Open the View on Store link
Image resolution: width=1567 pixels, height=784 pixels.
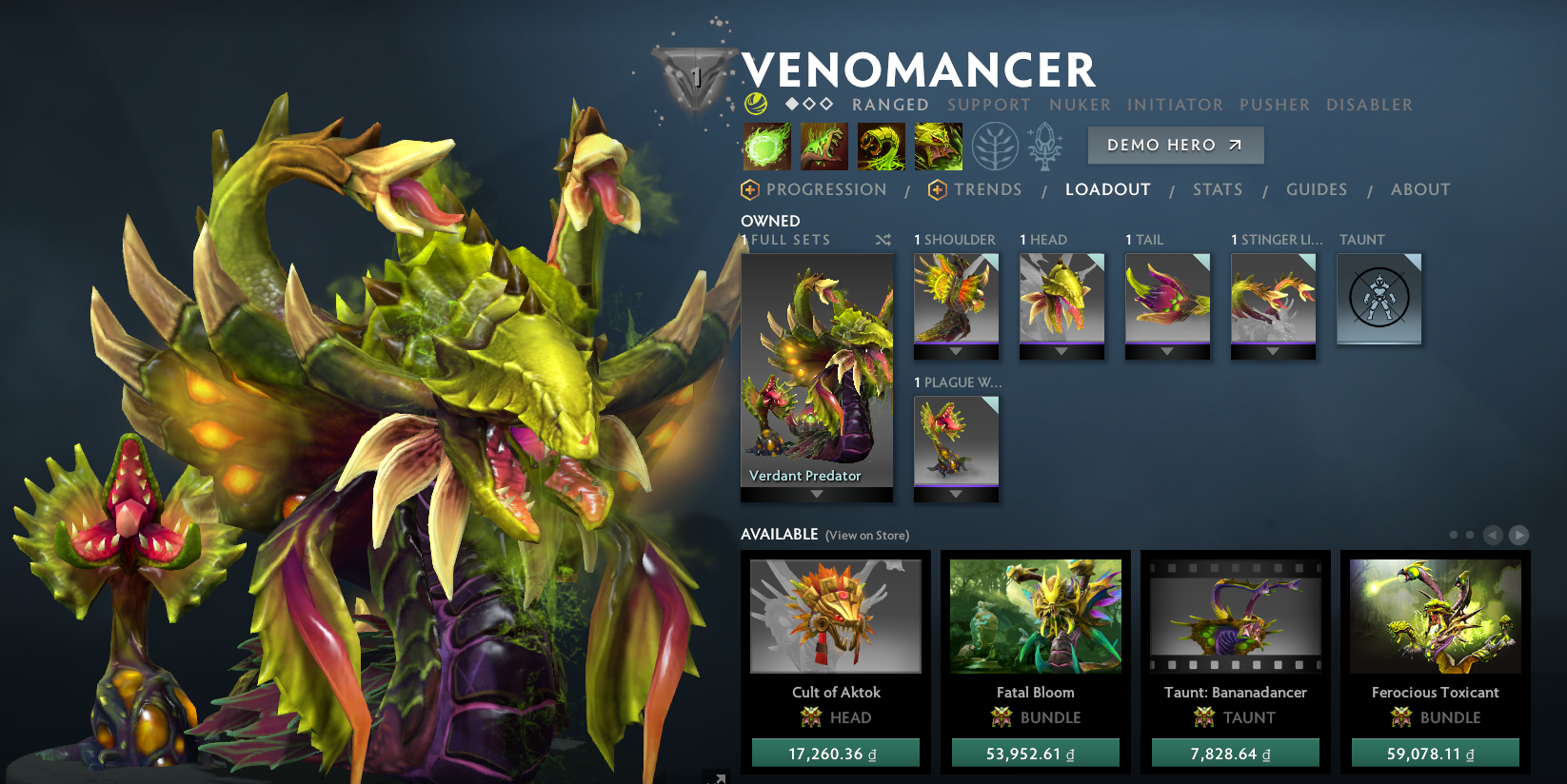[866, 536]
